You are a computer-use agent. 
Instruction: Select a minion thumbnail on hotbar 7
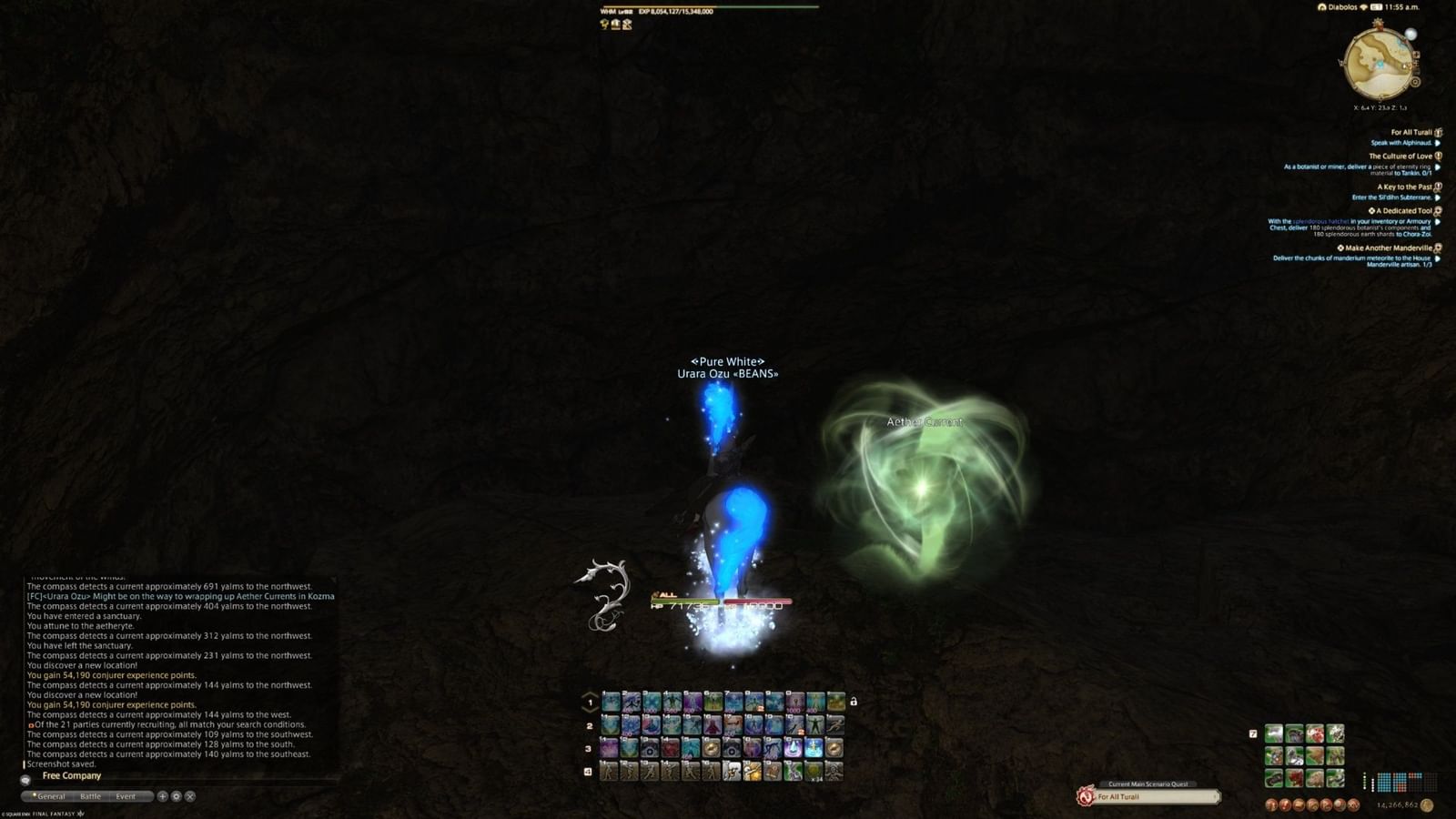tap(1274, 733)
